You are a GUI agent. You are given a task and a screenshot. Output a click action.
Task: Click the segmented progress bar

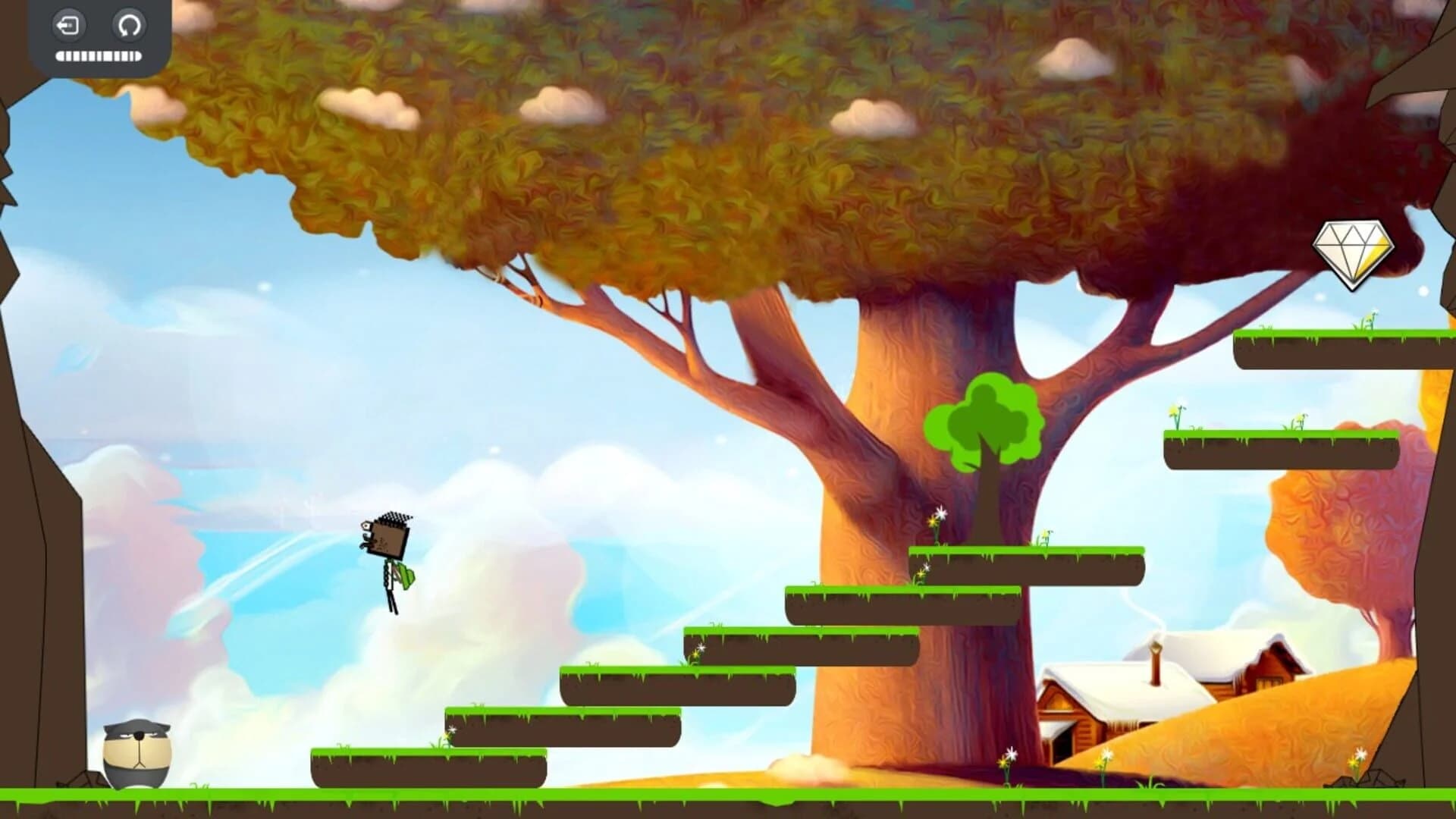[99, 54]
